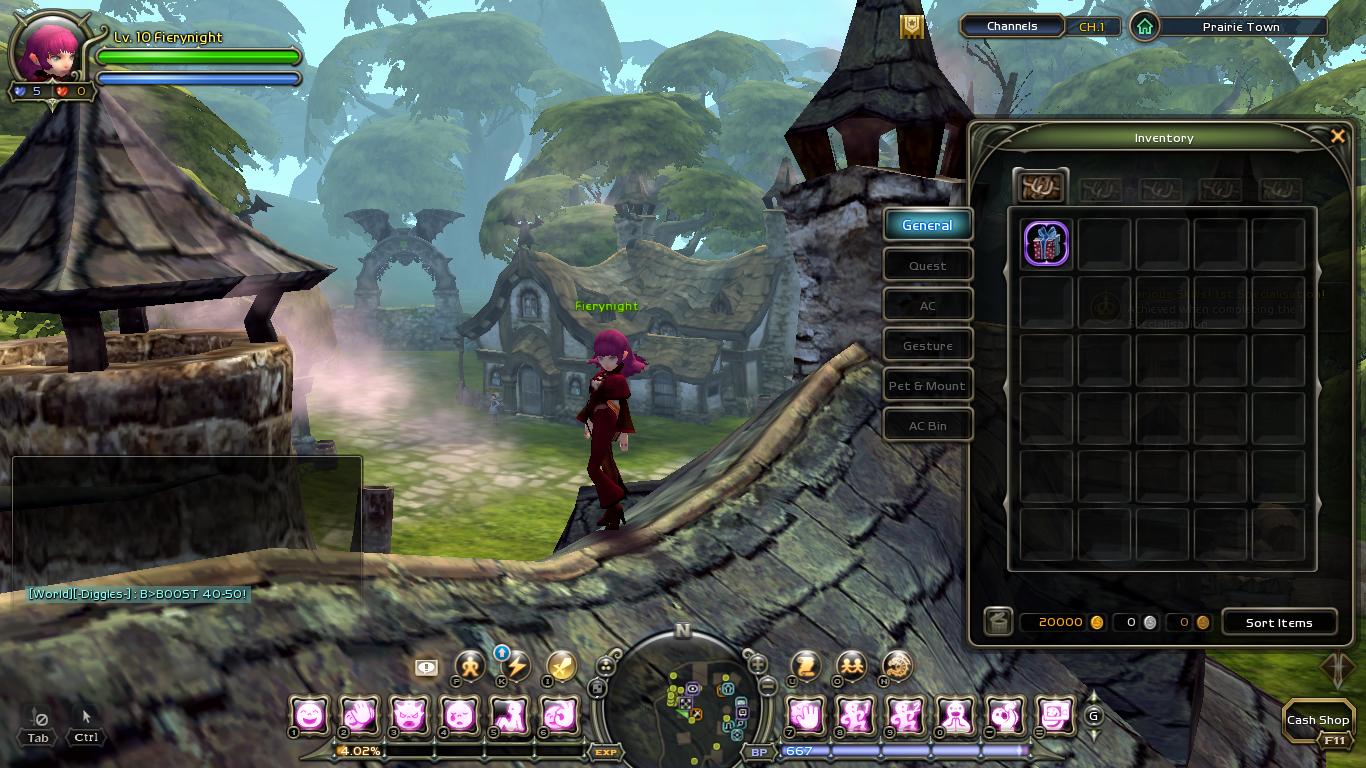Viewport: 1366px width, 768px height.
Task: Open the Channels selector
Action: (1012, 27)
